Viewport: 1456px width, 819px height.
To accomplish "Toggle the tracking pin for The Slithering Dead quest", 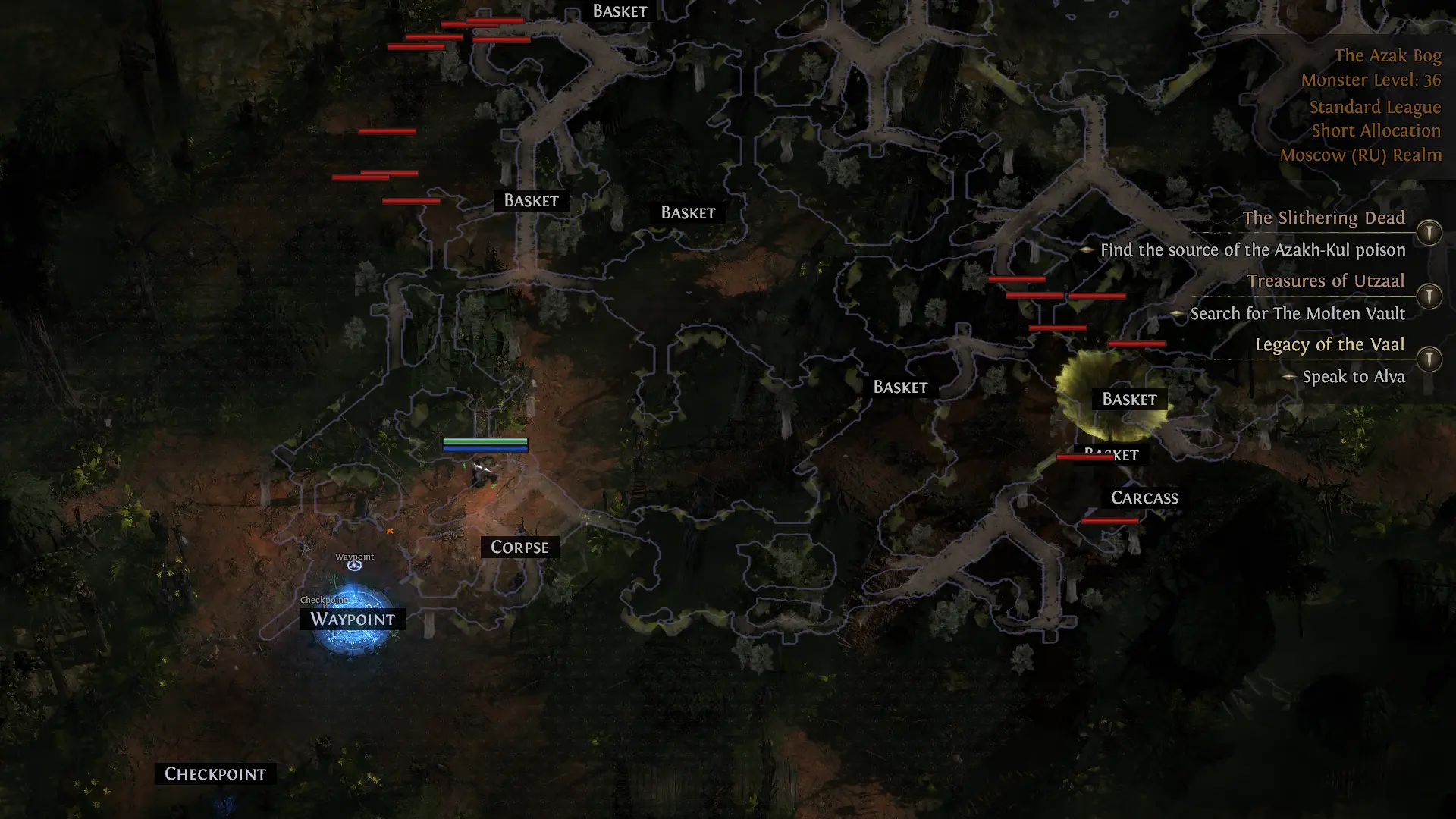I will 1429,233.
